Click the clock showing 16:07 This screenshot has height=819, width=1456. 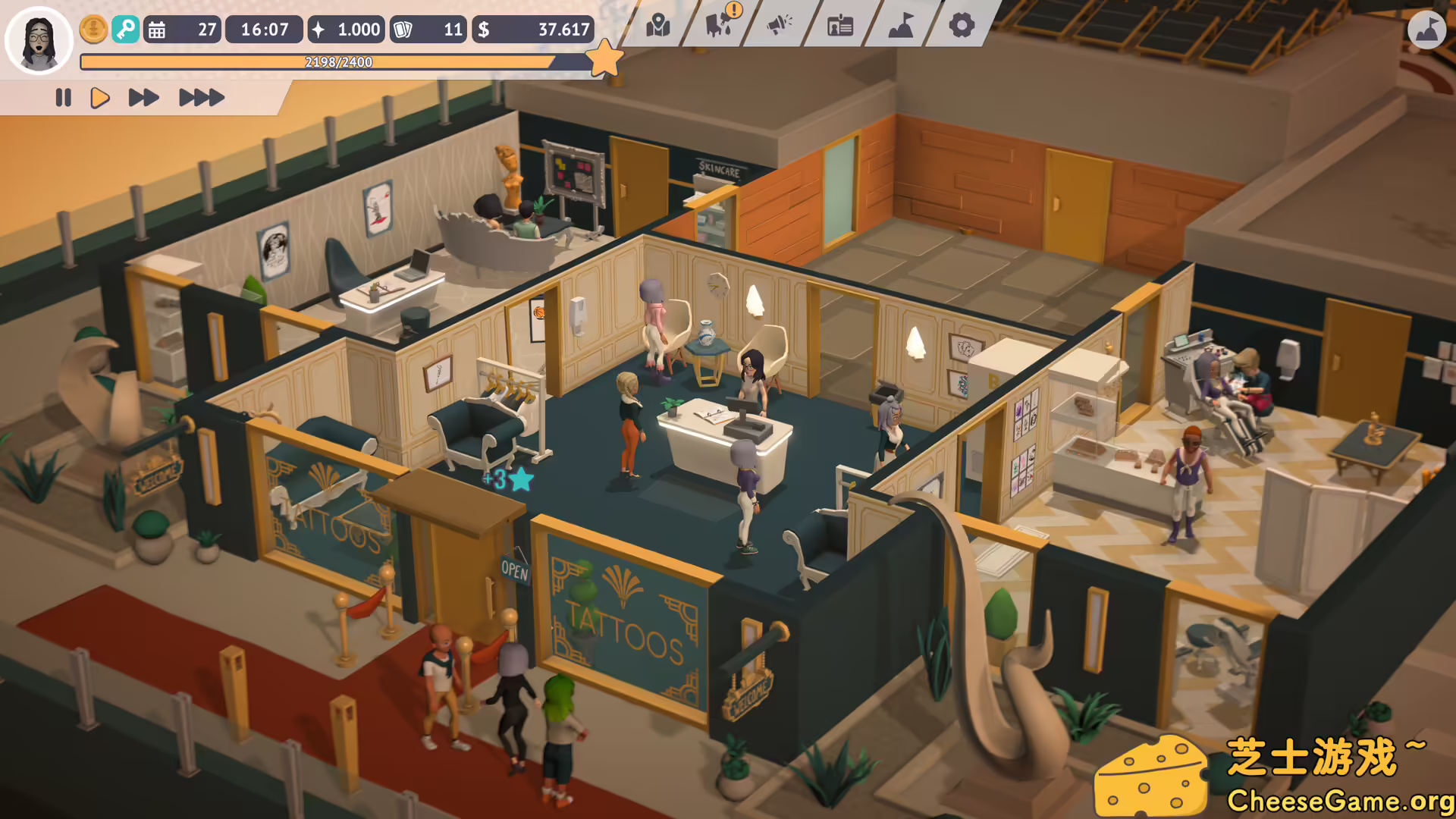coord(264,29)
